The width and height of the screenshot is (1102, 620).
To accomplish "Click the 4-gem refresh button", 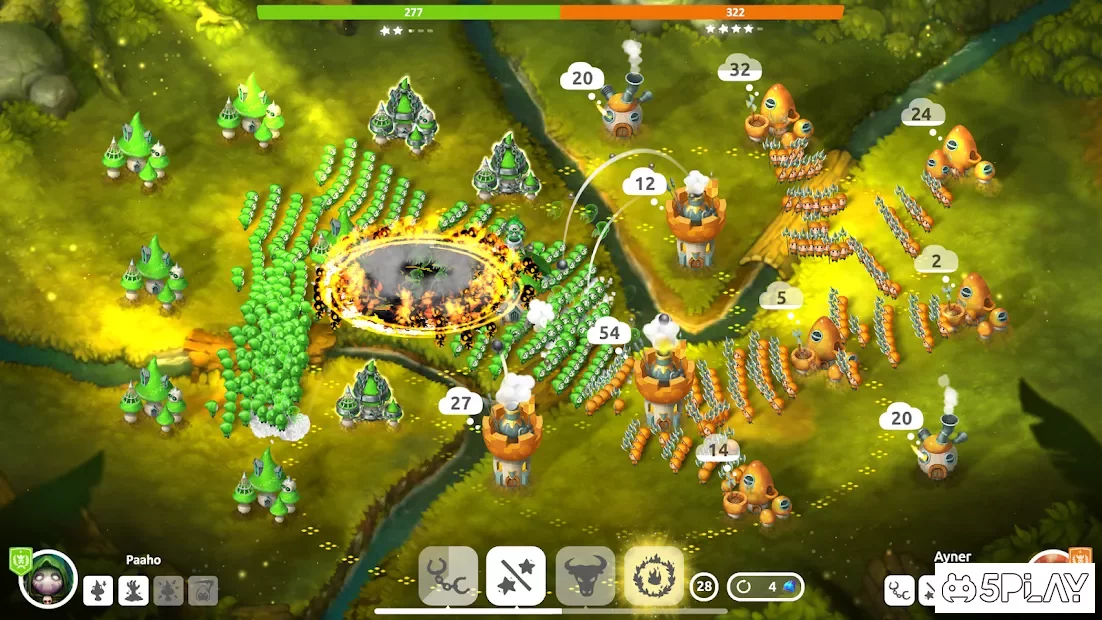I will tap(765, 586).
